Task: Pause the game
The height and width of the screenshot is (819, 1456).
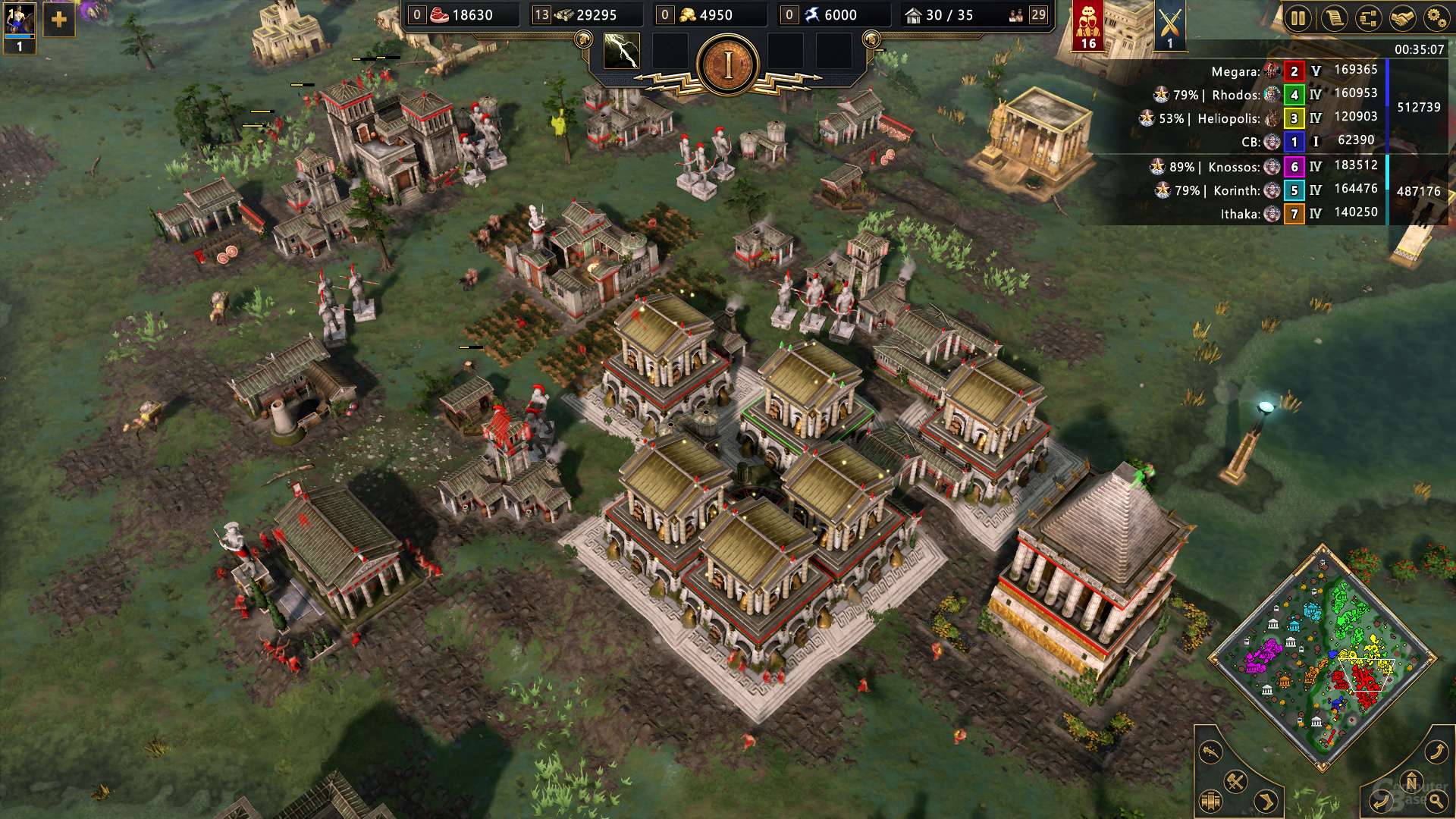Action: tap(1298, 17)
